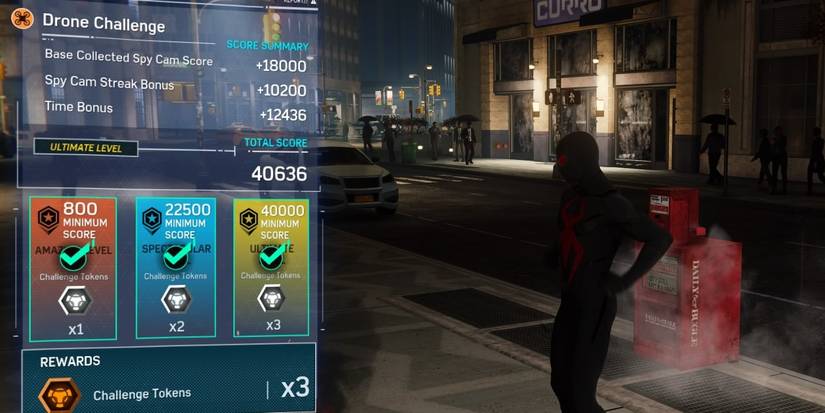Select the Amazing level 800 score tier card
The image size is (825, 413).
73,267
